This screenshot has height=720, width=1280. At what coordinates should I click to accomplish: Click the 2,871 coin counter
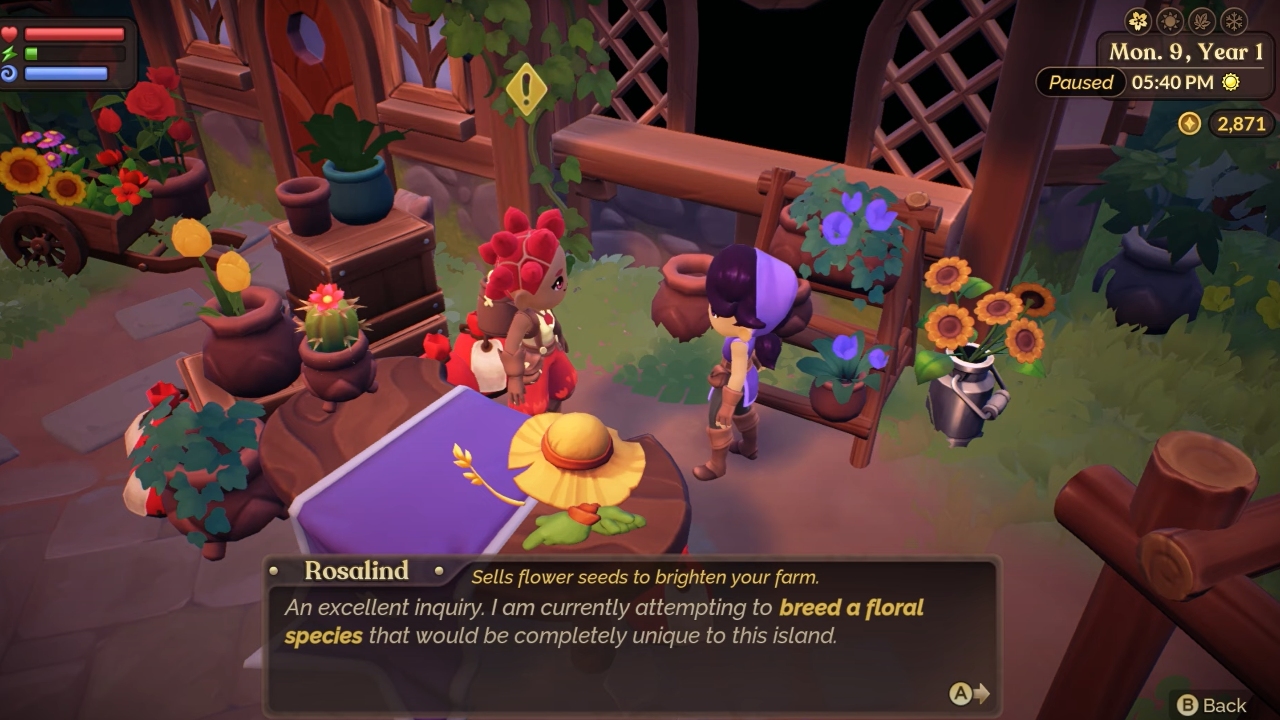[x=1242, y=122]
